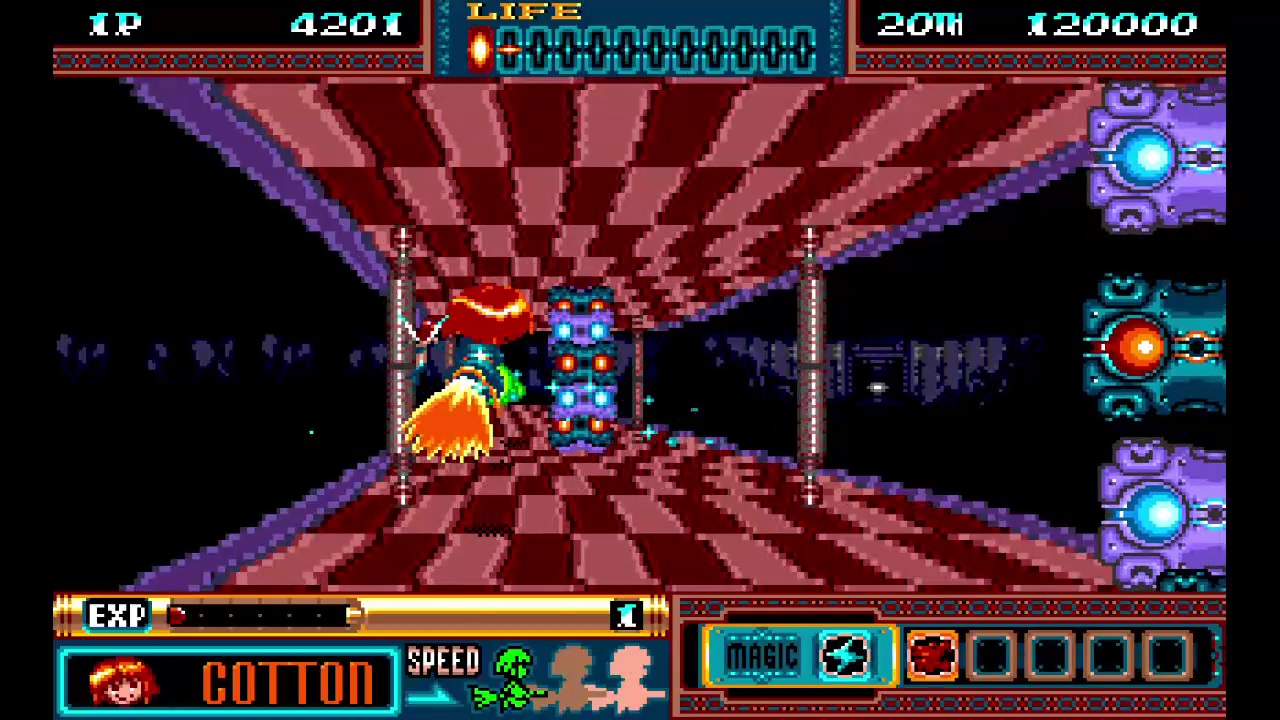The width and height of the screenshot is (1280, 720).
Task: Click the red progress dot on the EXP bar
Action: coord(176,616)
